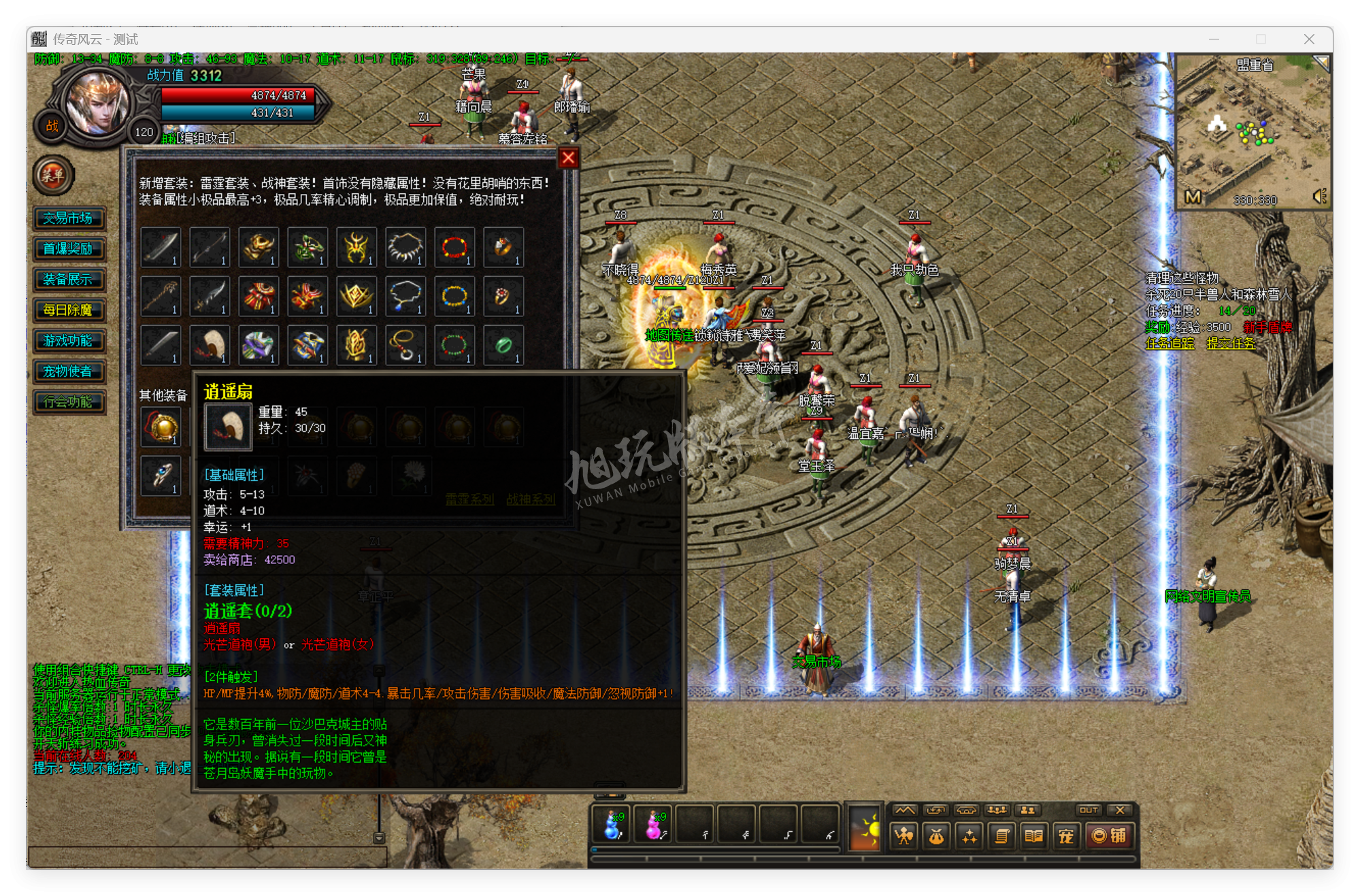
Task: Toggle the speaker icon on the minimap
Action: (x=1321, y=198)
